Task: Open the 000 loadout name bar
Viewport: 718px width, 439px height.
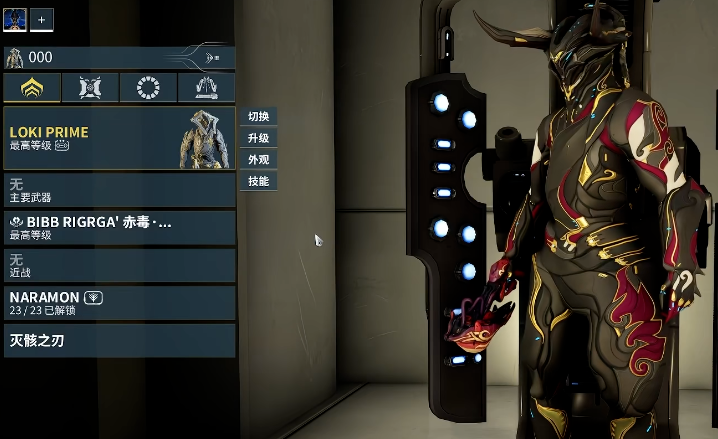Action: point(119,57)
